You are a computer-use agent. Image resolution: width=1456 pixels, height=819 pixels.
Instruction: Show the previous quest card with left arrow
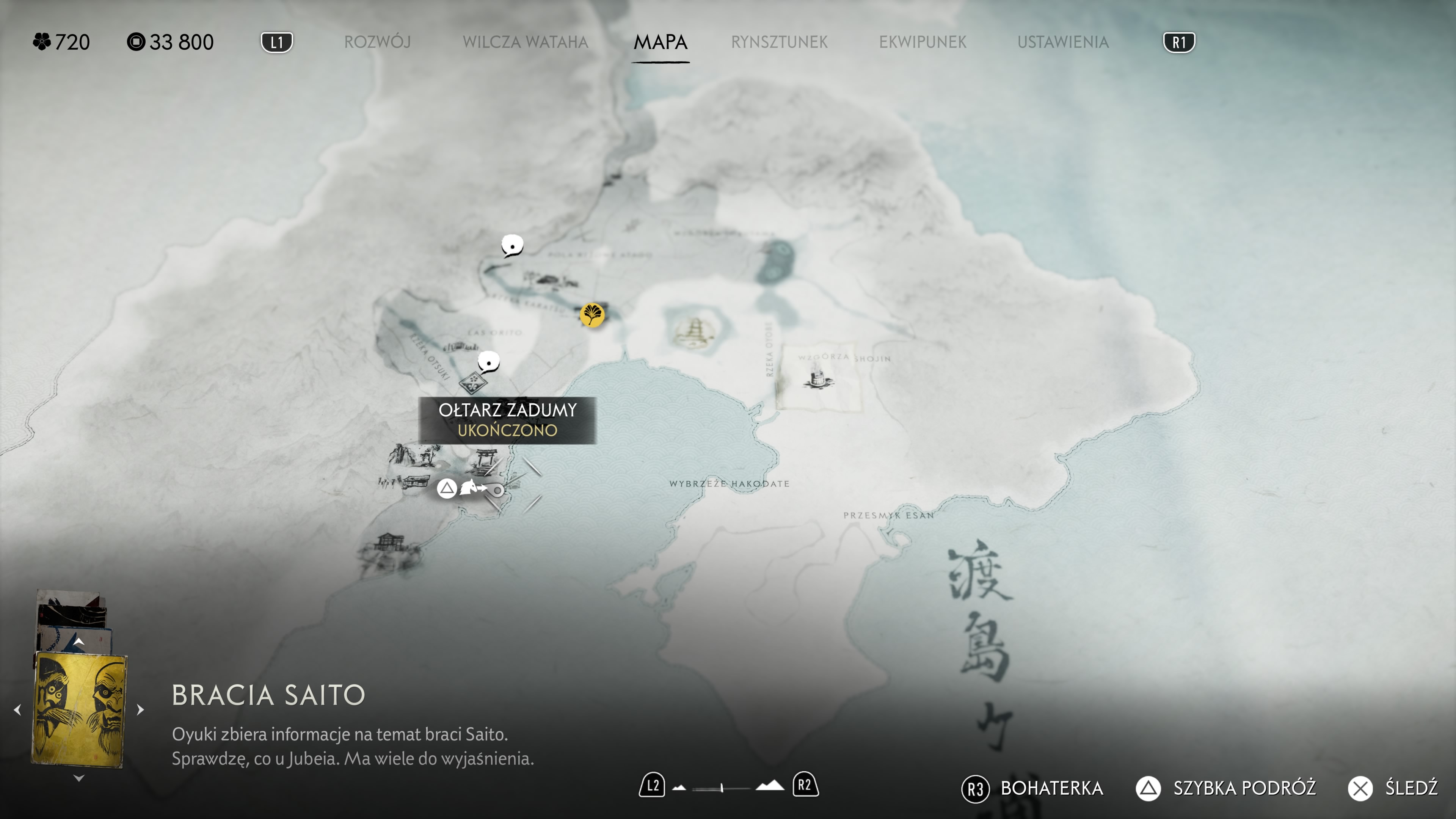(x=17, y=709)
